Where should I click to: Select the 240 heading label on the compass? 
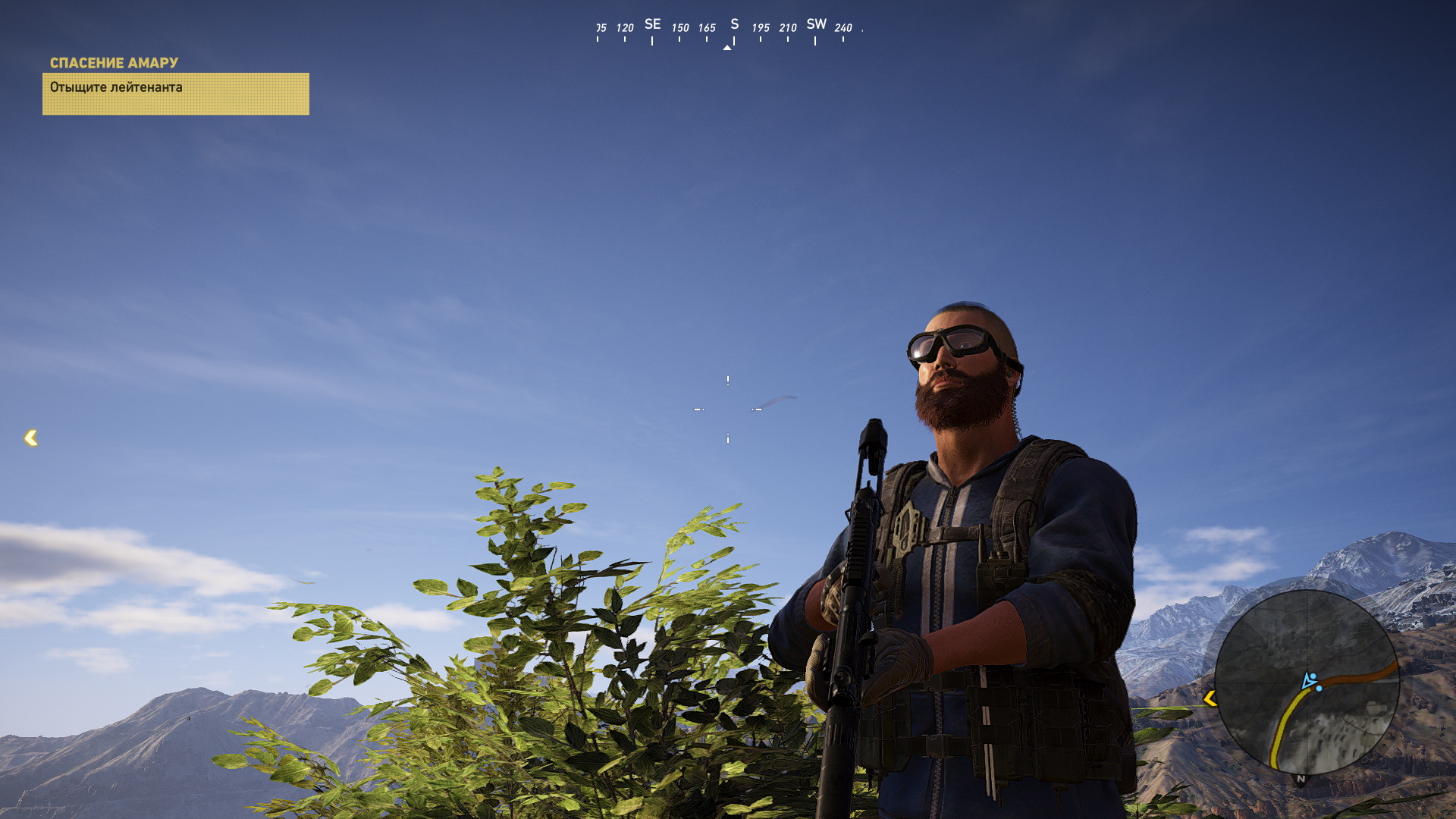[x=842, y=27]
